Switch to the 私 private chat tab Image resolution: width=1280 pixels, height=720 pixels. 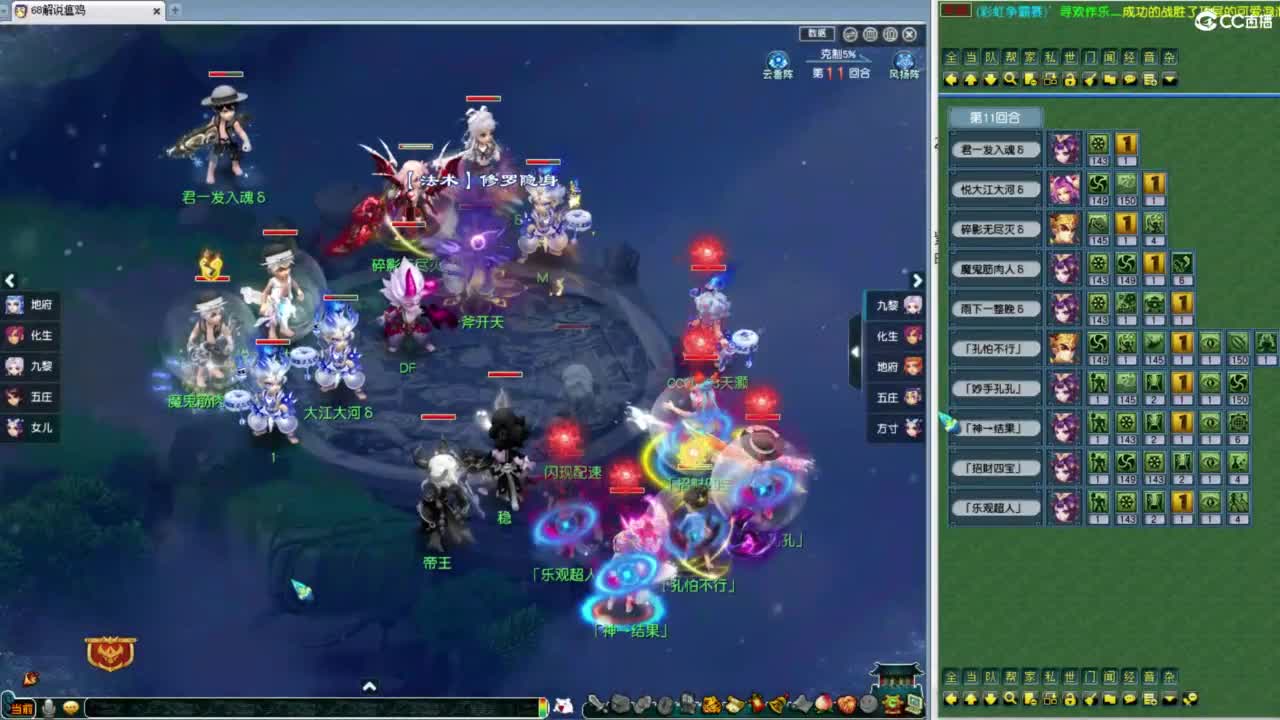tap(1050, 56)
